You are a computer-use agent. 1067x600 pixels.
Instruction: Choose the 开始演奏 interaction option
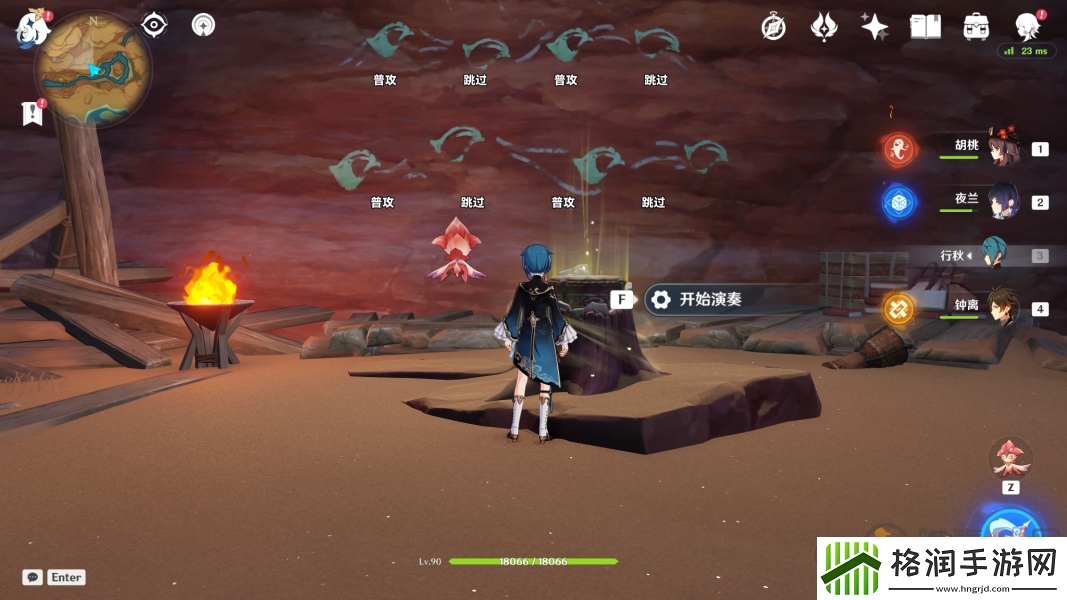click(710, 299)
